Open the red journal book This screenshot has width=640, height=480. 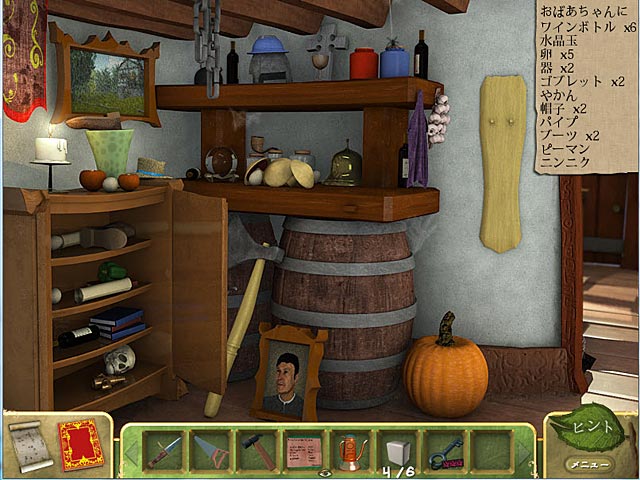(x=80, y=445)
